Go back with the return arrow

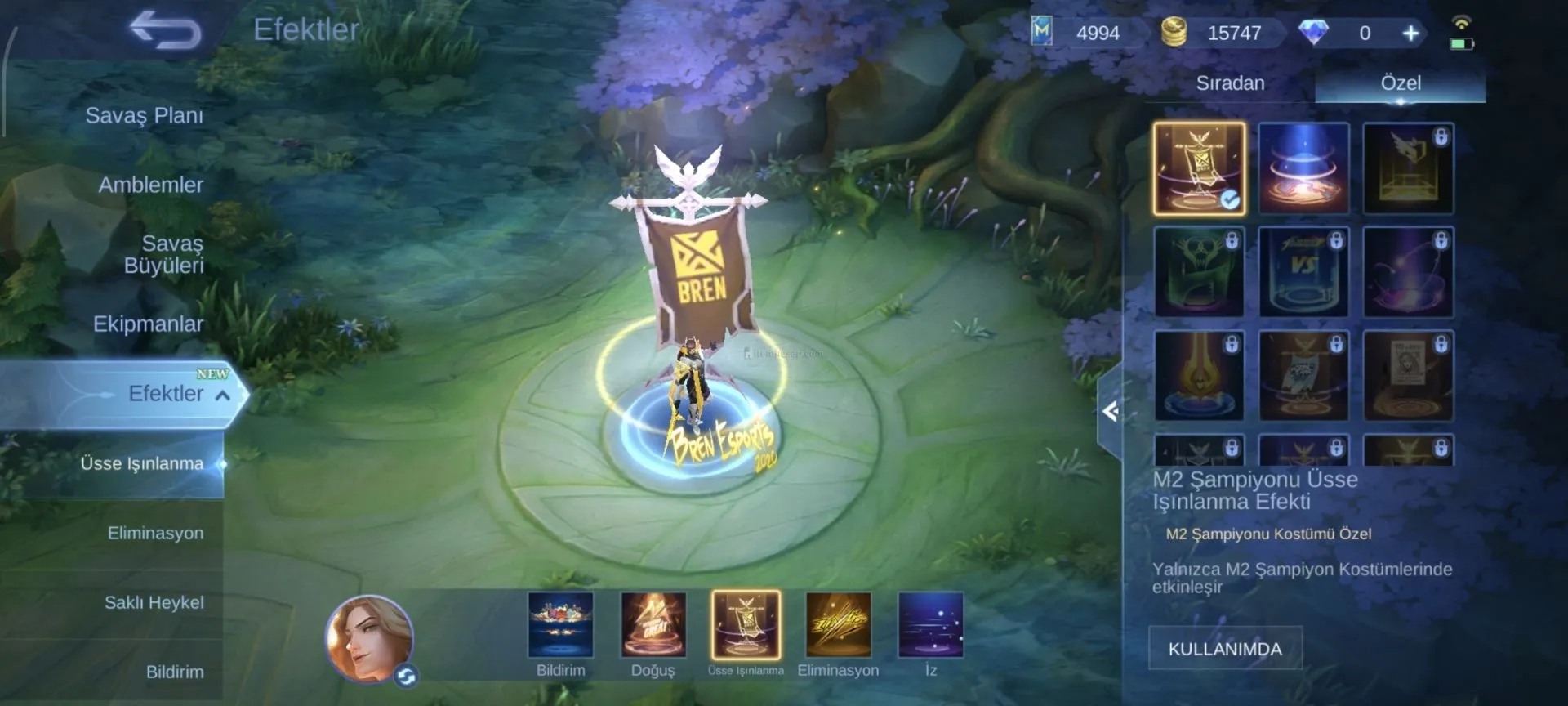(166, 31)
